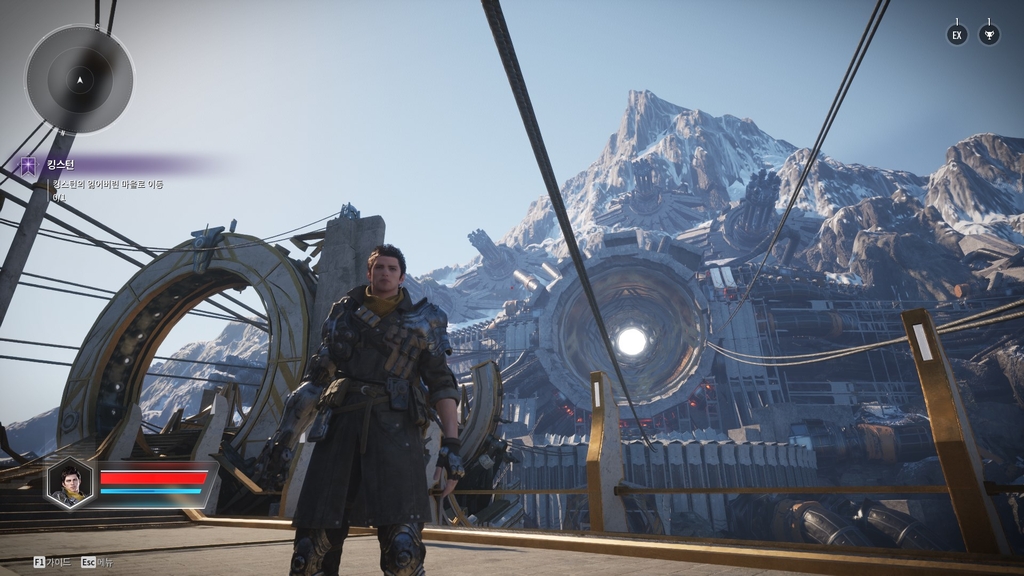This screenshot has width=1024, height=576.
Task: Select the 킹스턴 quest tracker entry
Action: click(x=60, y=165)
